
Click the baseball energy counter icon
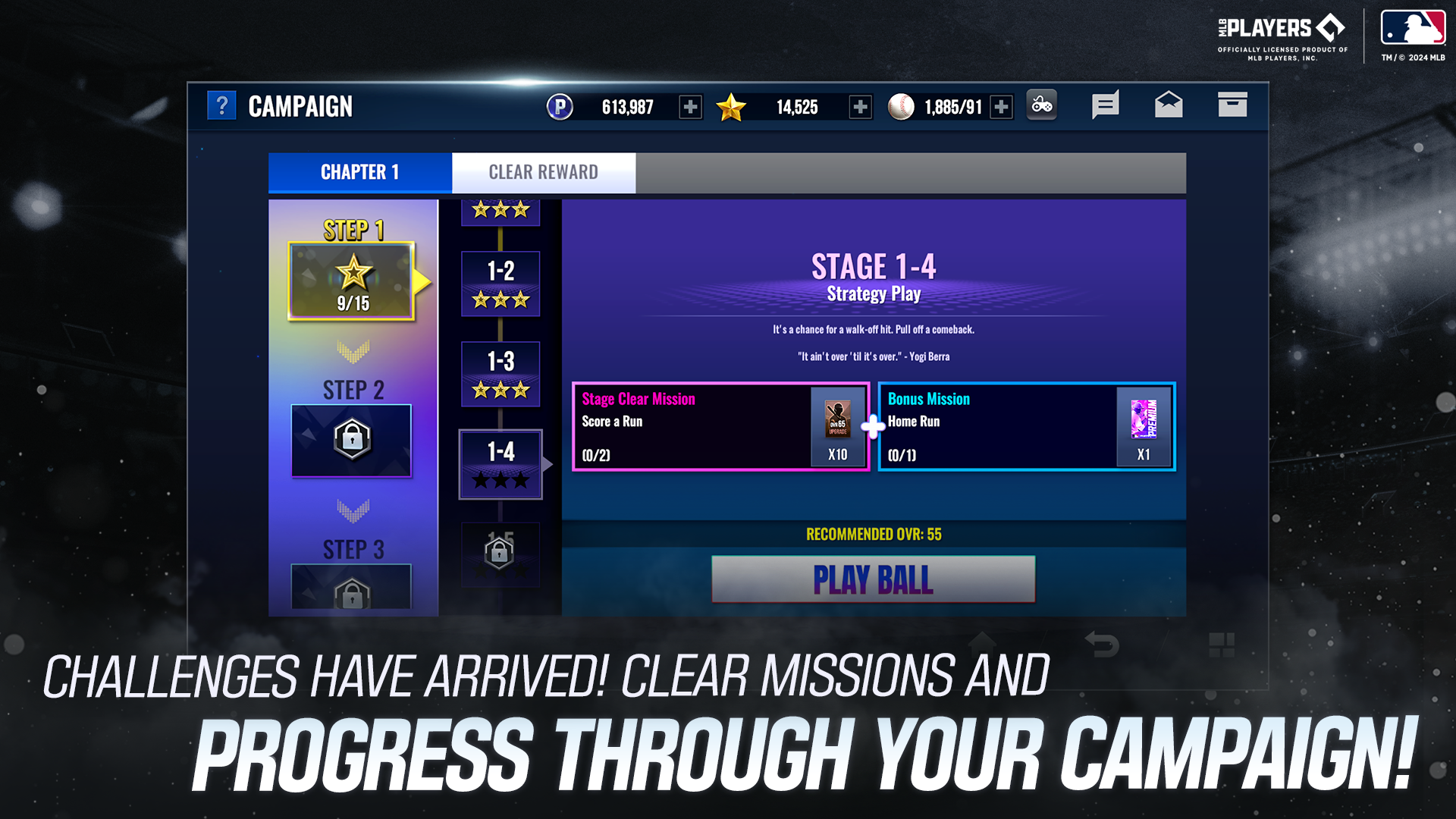pos(899,106)
